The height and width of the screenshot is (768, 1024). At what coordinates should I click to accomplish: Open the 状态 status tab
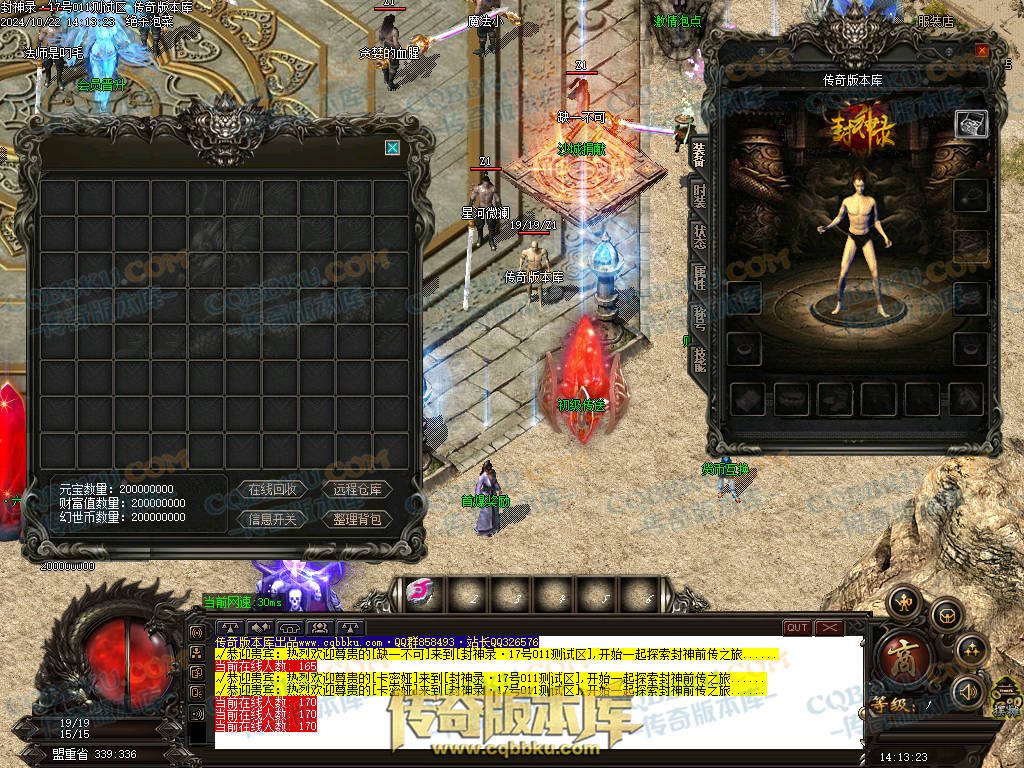[x=699, y=238]
